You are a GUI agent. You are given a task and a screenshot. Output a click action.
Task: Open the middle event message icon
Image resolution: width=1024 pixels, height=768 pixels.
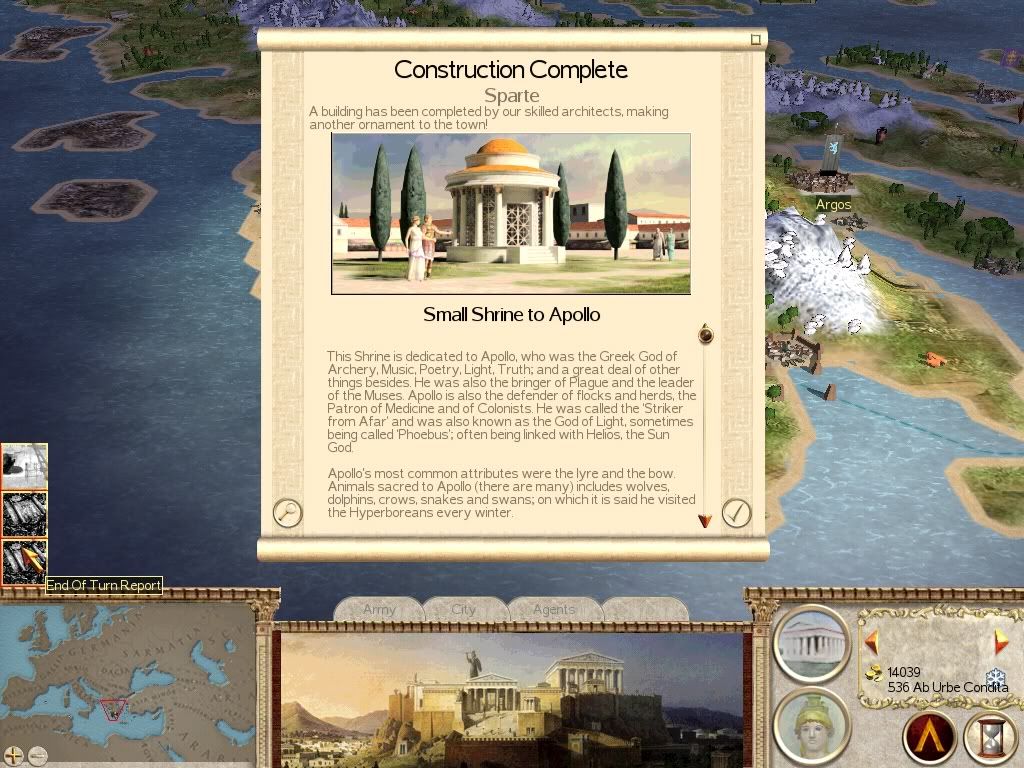coord(24,514)
